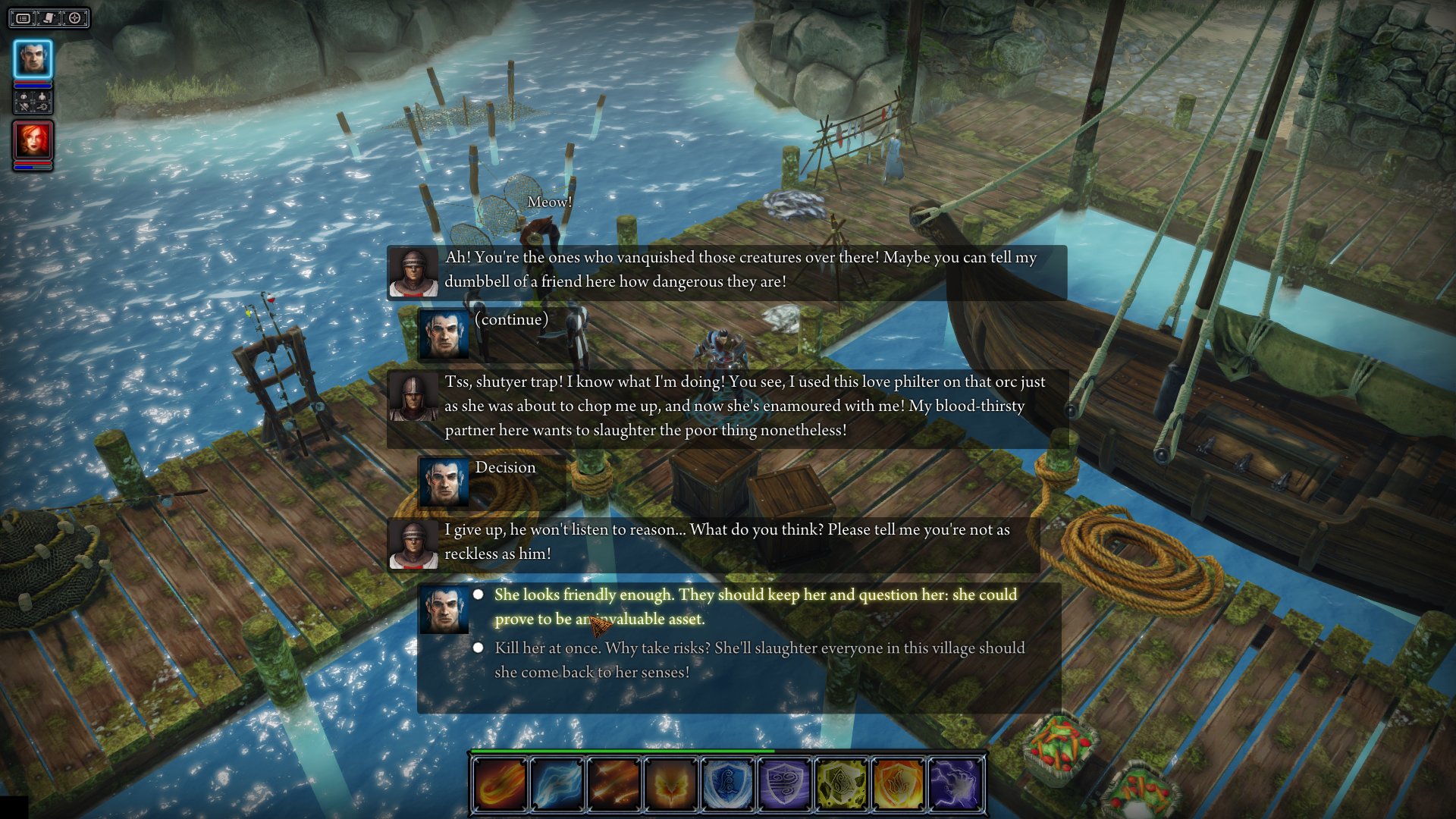The image size is (1456, 819).
Task: Activate the purple lightning hand skill
Action: 955,784
